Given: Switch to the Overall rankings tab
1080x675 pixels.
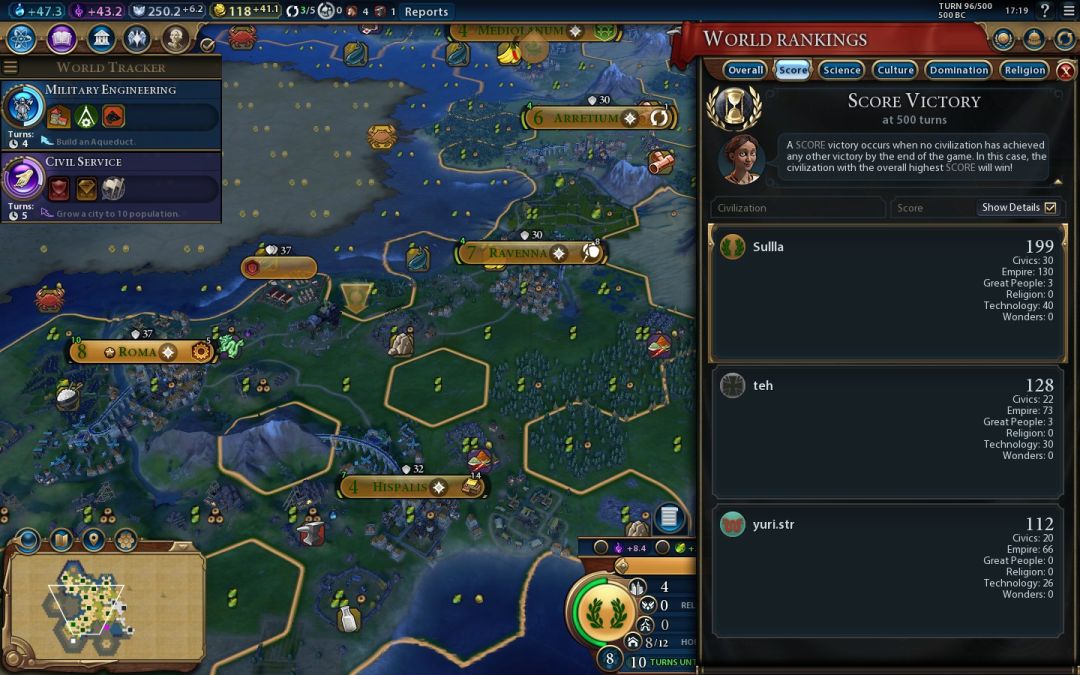Looking at the screenshot, I should coord(745,70).
